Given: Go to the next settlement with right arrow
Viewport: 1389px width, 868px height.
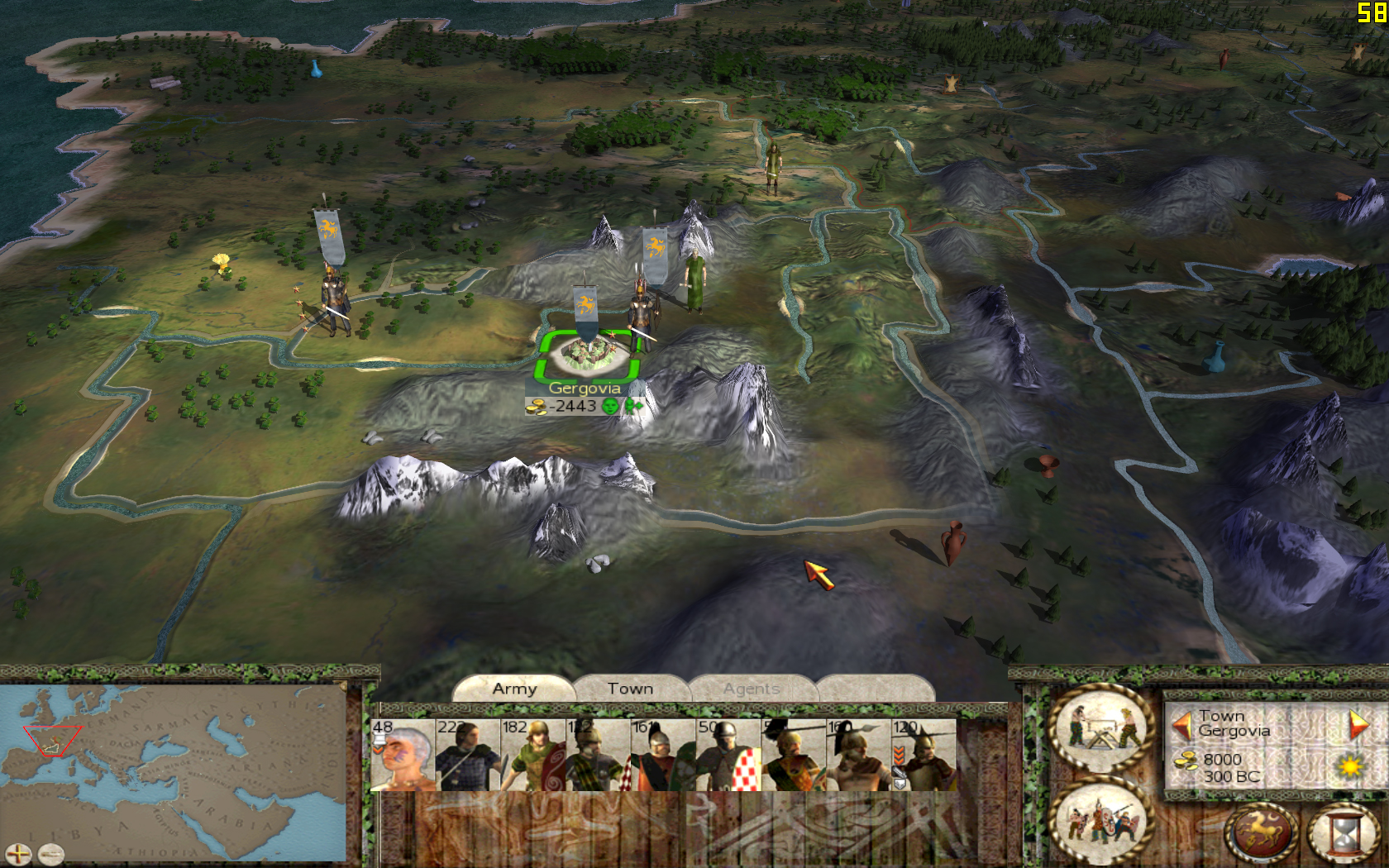Looking at the screenshot, I should click(1358, 724).
